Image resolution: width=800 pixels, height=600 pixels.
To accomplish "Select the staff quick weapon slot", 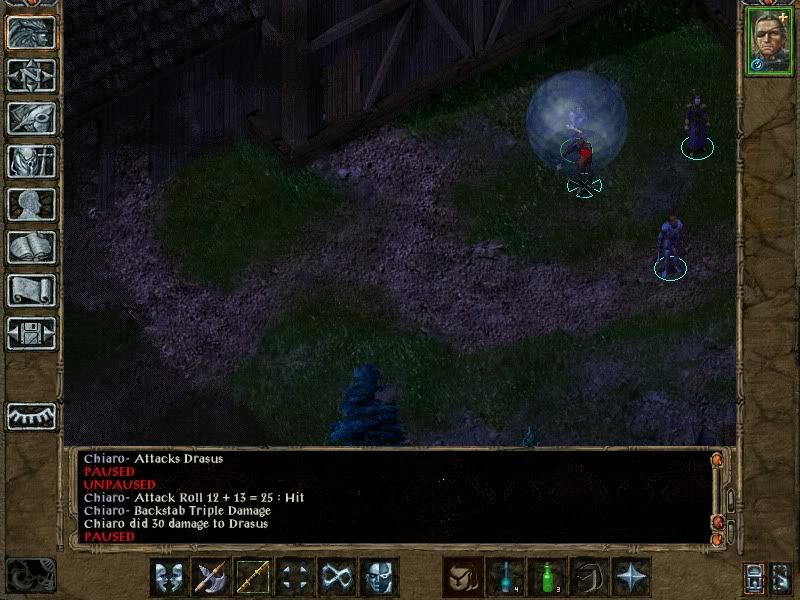I will [x=253, y=576].
